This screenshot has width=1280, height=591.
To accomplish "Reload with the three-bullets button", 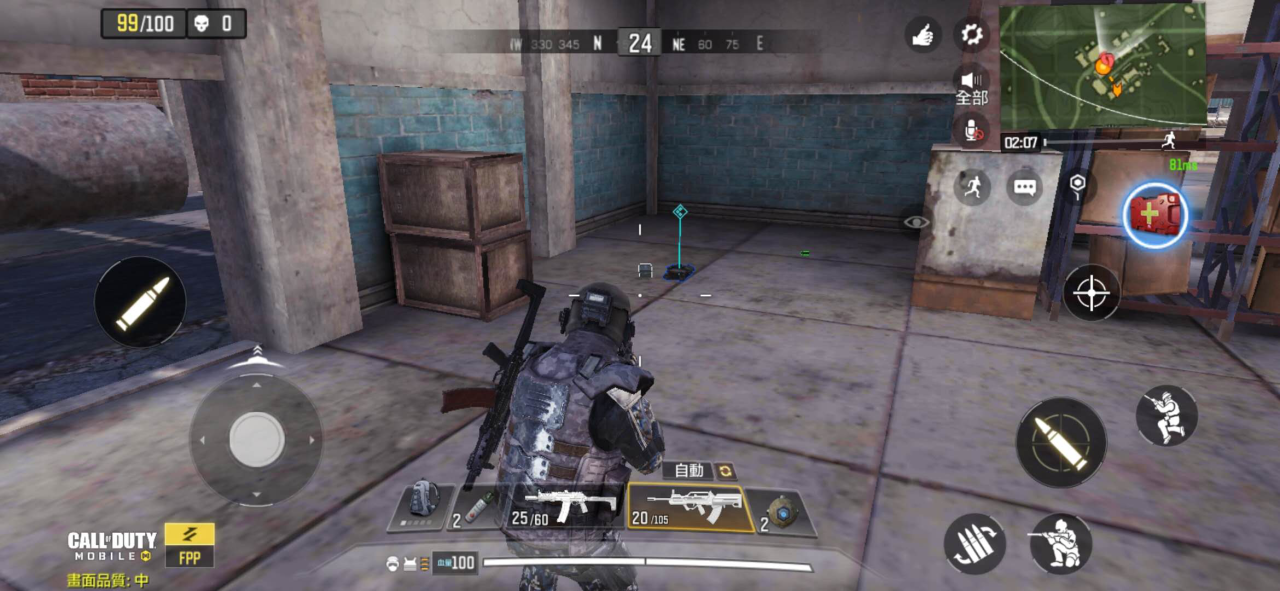I will 975,544.
